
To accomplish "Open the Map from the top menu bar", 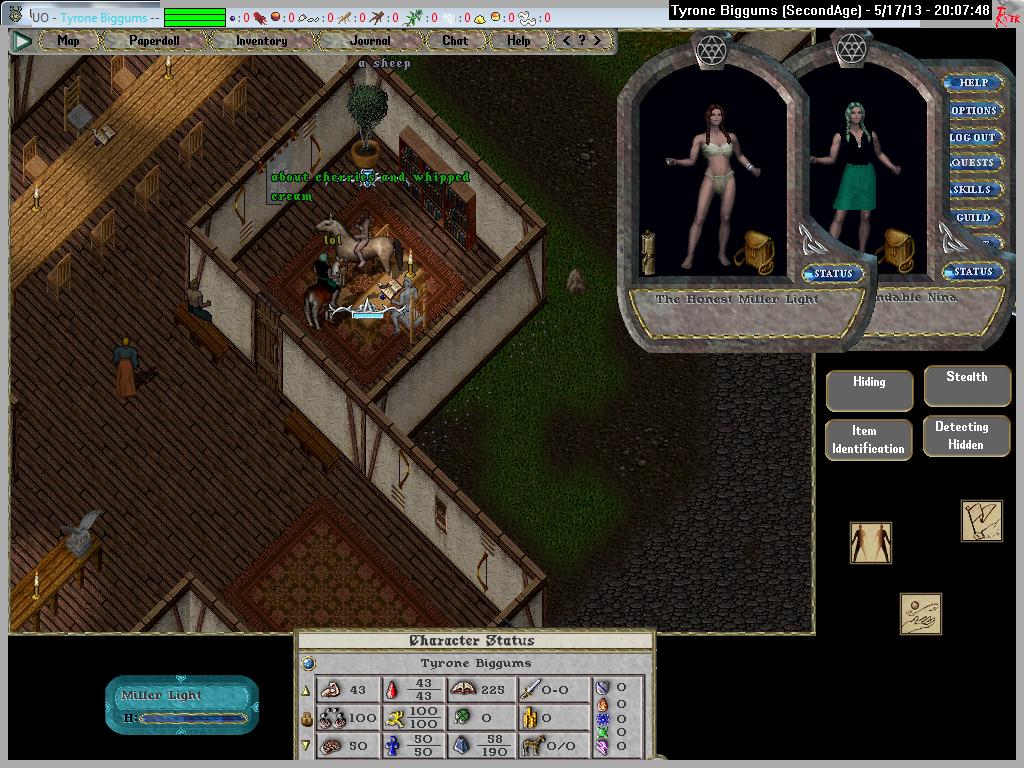I will [68, 41].
